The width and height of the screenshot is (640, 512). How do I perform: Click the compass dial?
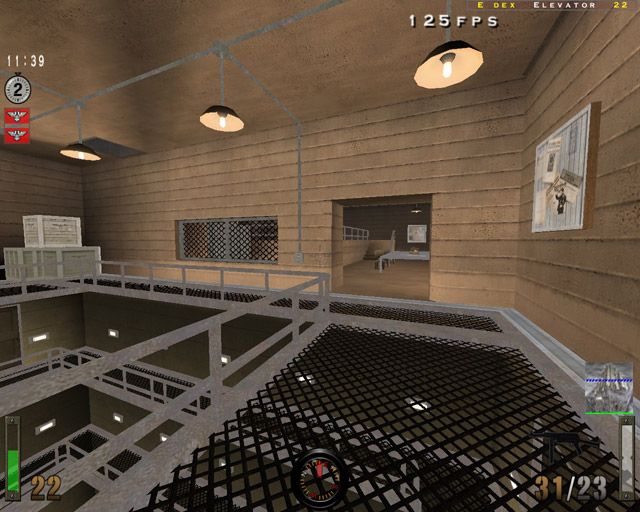pyautogui.click(x=320, y=478)
